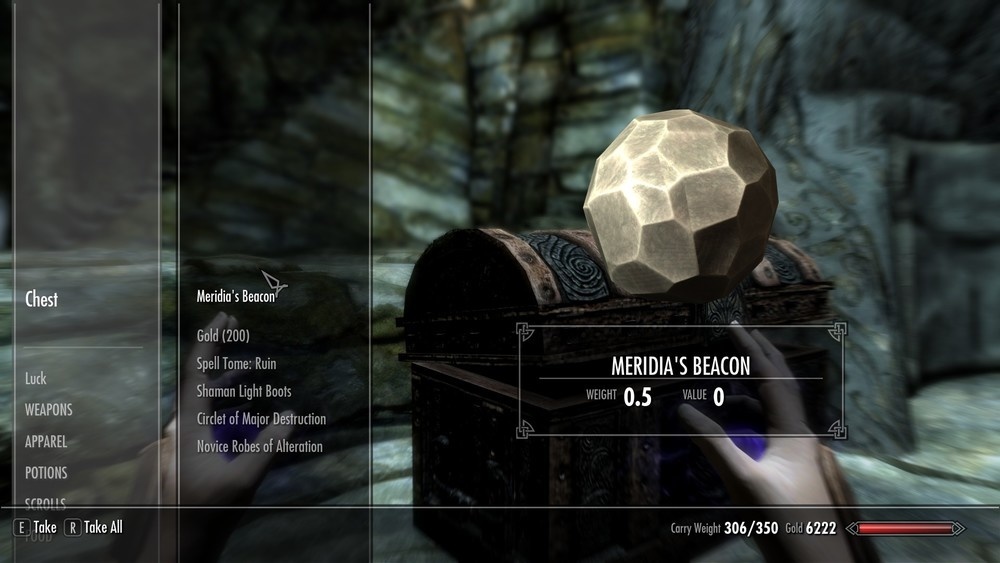The height and width of the screenshot is (563, 1000).
Task: Take the Gold (200) entry
Action: pyautogui.click(x=223, y=336)
